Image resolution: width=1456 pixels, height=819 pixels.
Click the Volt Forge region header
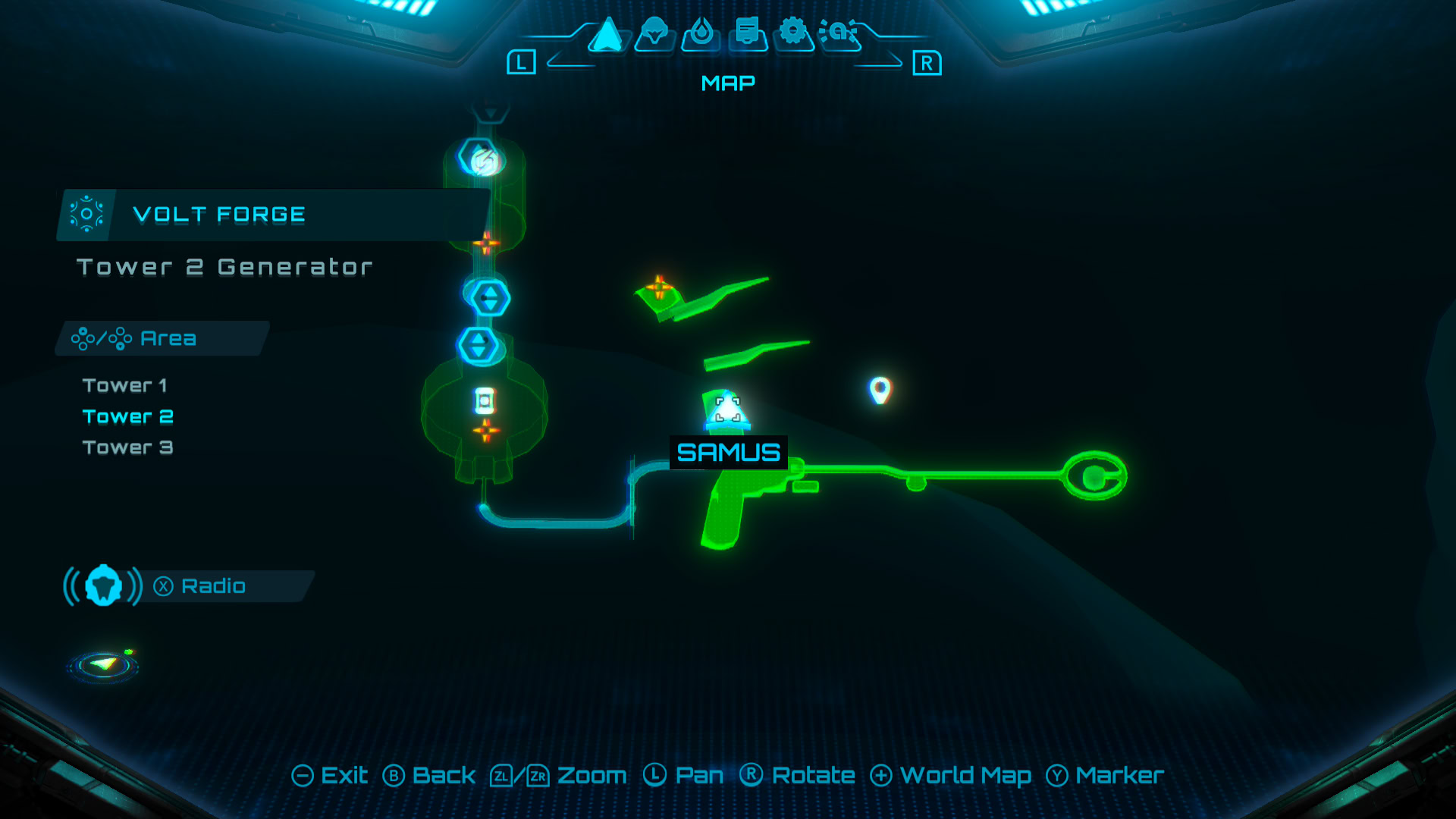coord(218,215)
